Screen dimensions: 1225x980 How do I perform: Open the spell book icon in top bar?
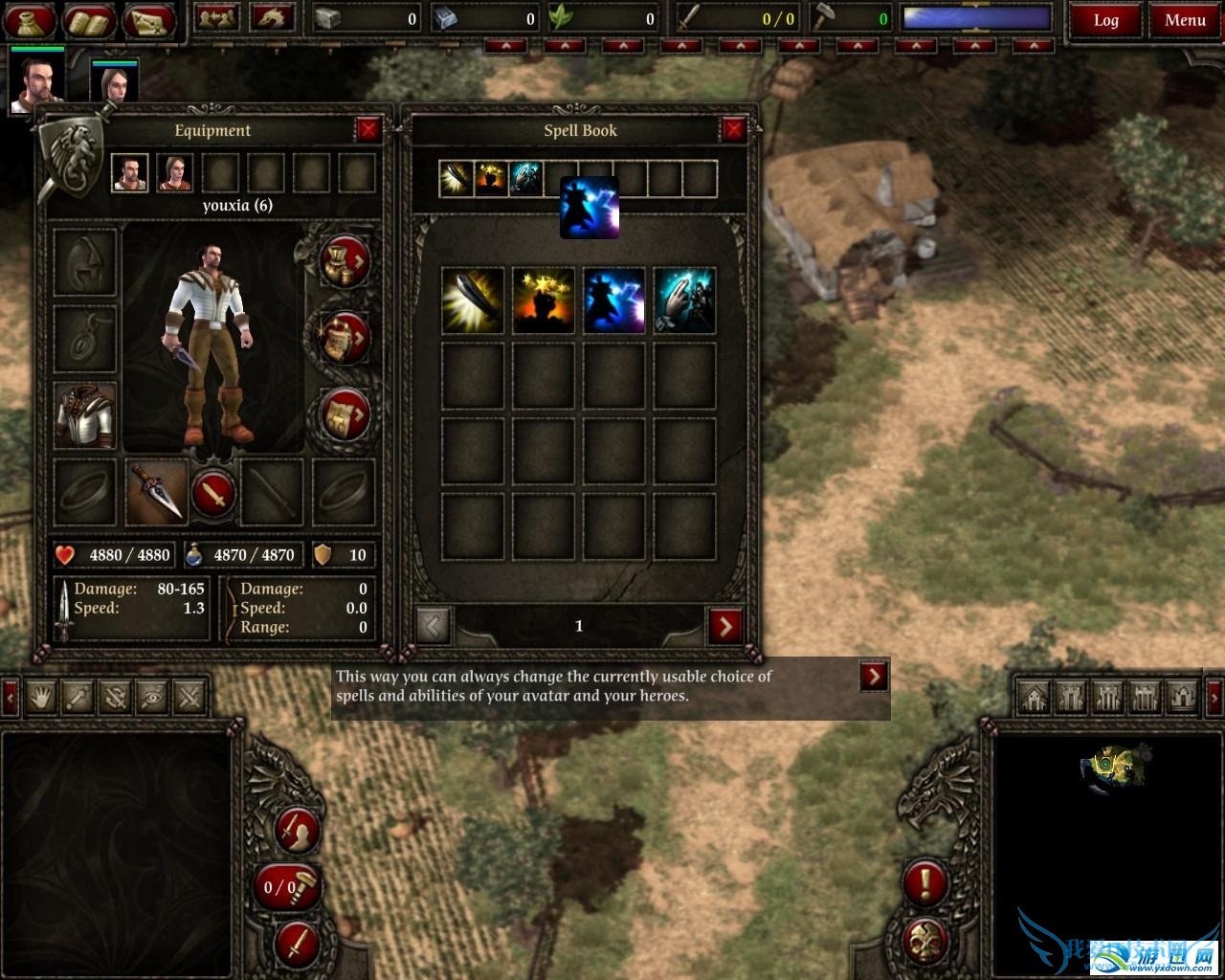[x=89, y=20]
